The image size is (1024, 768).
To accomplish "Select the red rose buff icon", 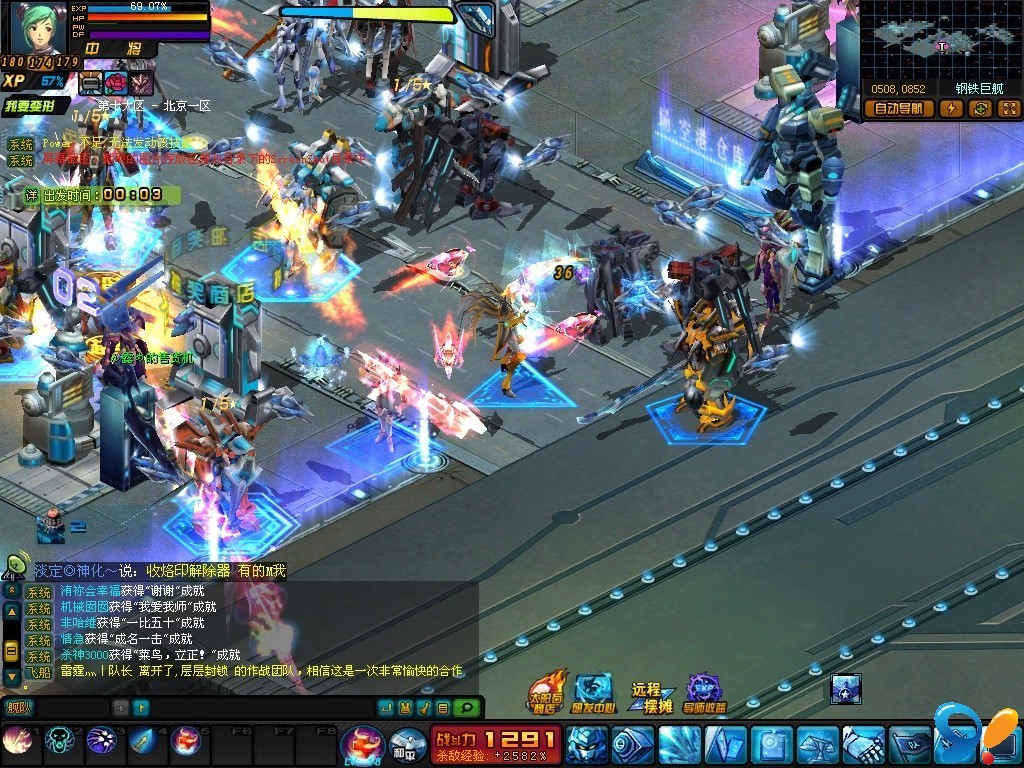I will pyautogui.click(x=116, y=82).
